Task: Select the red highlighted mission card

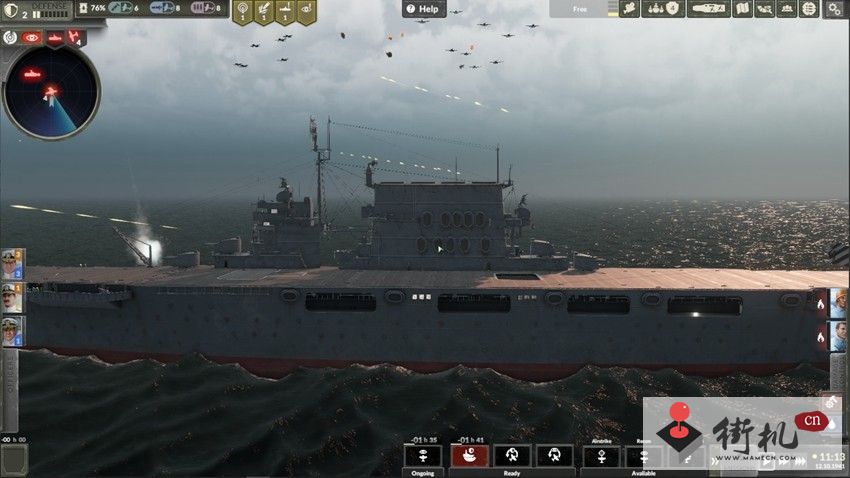Action: pos(469,455)
